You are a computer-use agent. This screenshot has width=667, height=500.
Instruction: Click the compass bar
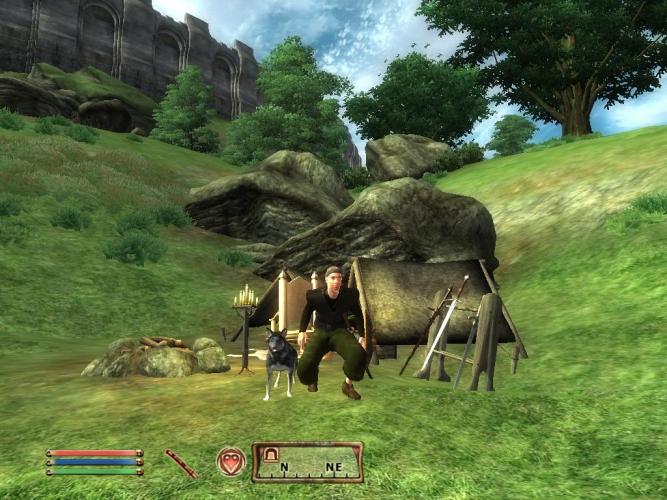point(308,462)
